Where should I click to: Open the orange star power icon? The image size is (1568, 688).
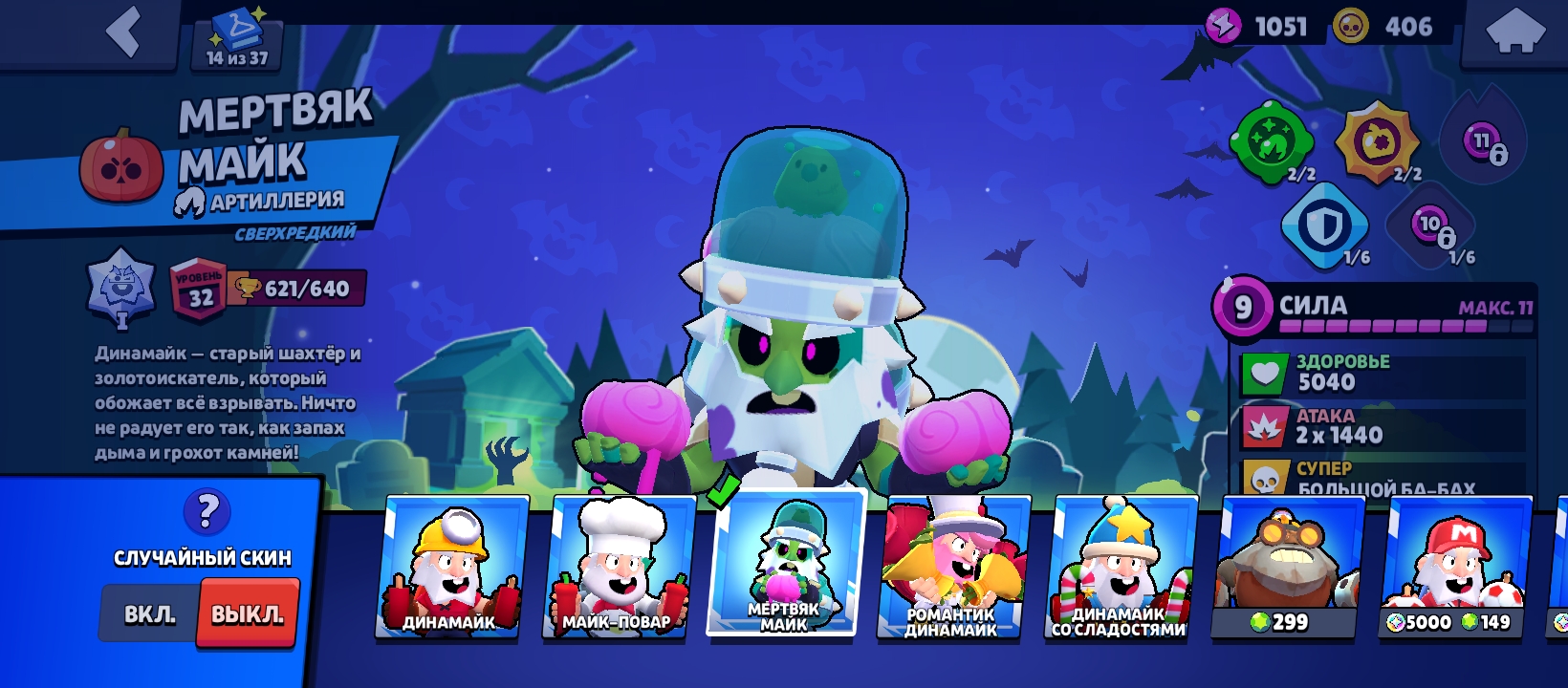click(1377, 143)
